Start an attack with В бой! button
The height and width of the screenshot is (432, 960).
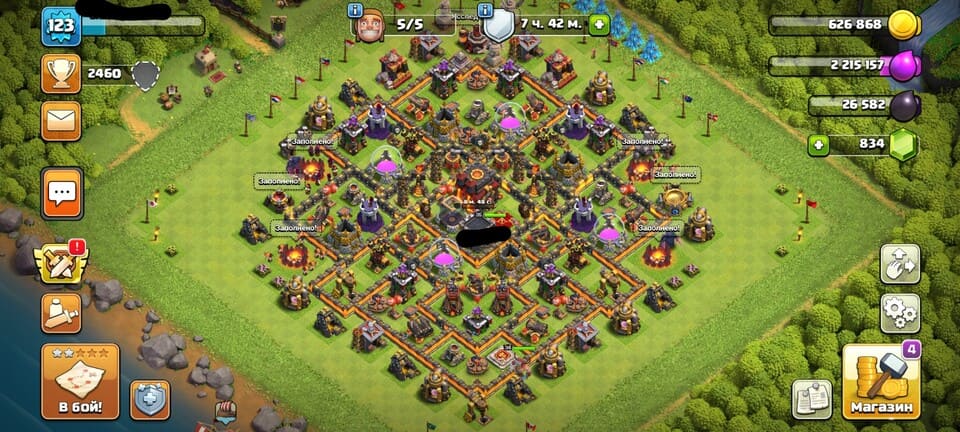[x=80, y=382]
